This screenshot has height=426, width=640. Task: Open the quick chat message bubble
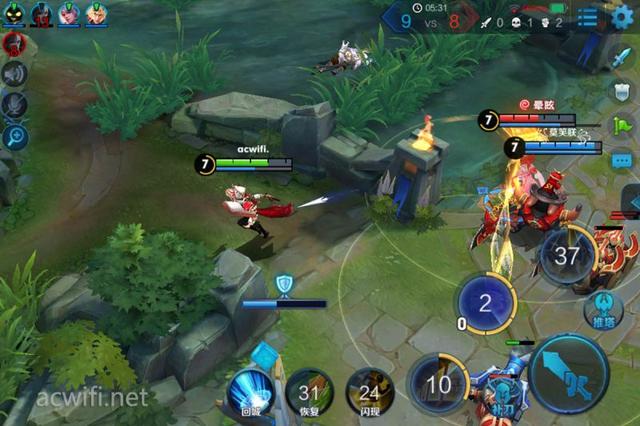pos(622,160)
